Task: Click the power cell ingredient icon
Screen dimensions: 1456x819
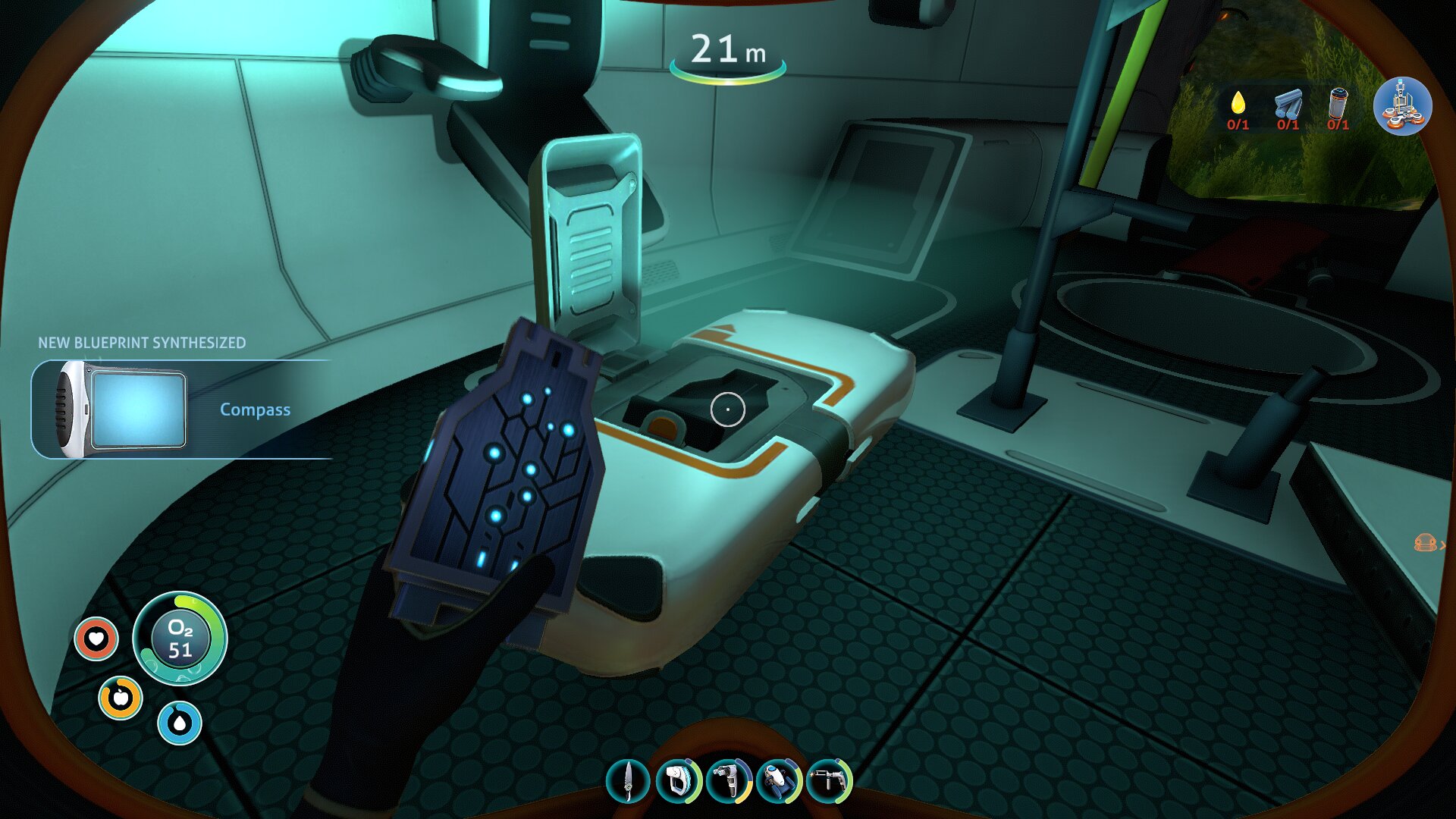Action: click(x=1338, y=103)
